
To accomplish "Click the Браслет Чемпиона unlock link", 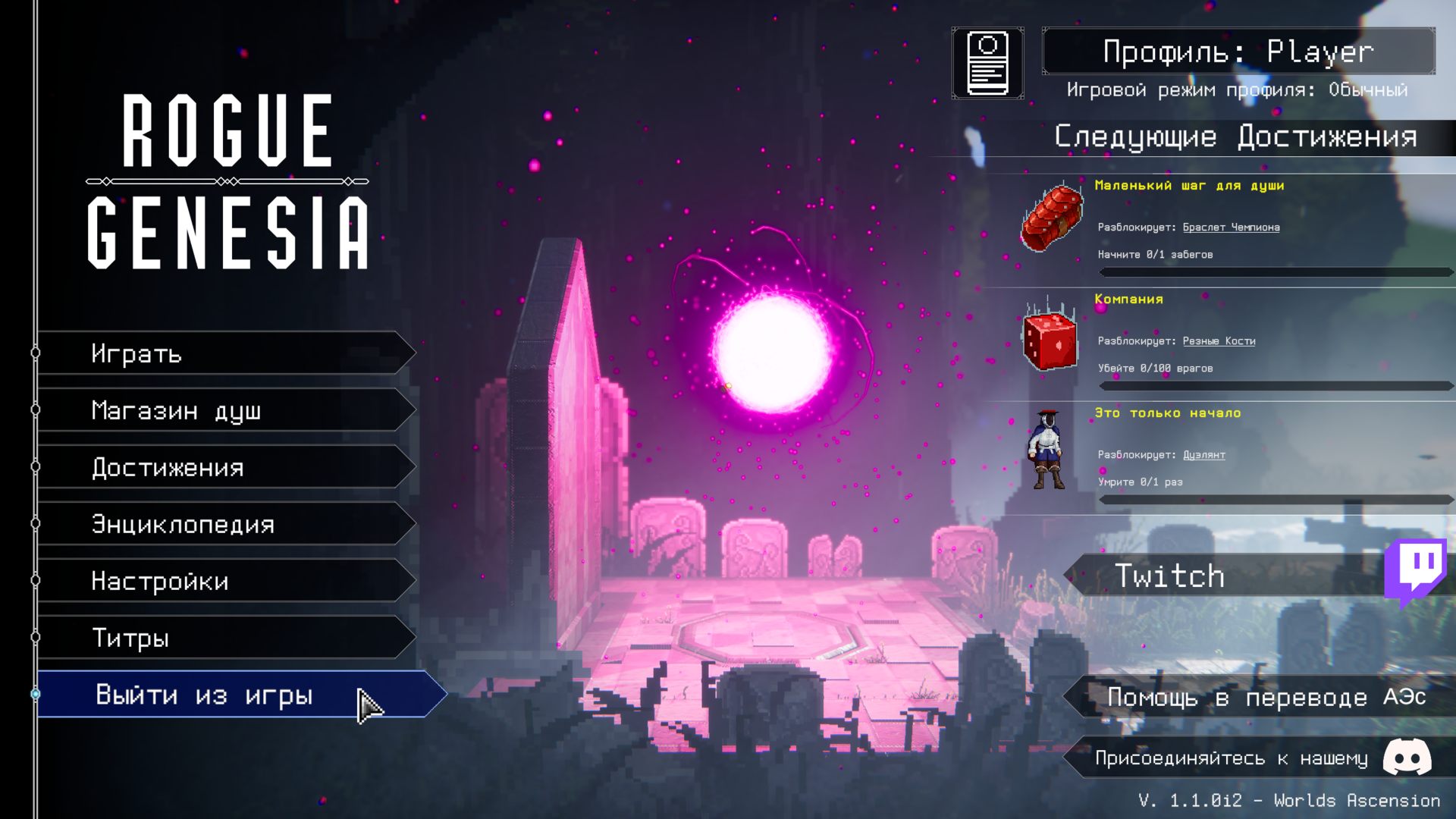I will (x=1231, y=227).
